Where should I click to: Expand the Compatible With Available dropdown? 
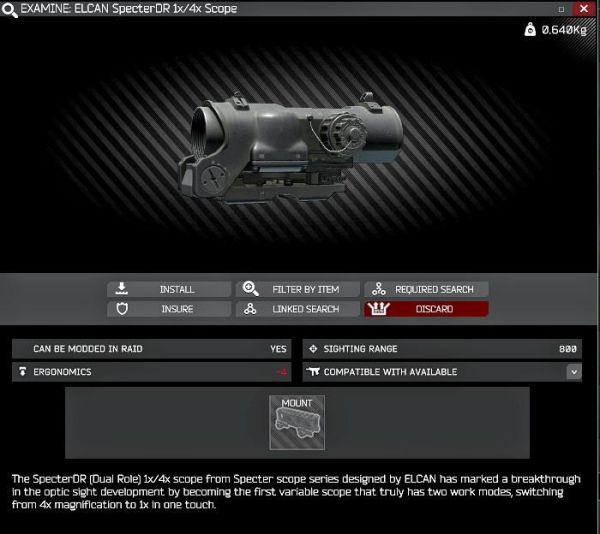point(574,371)
